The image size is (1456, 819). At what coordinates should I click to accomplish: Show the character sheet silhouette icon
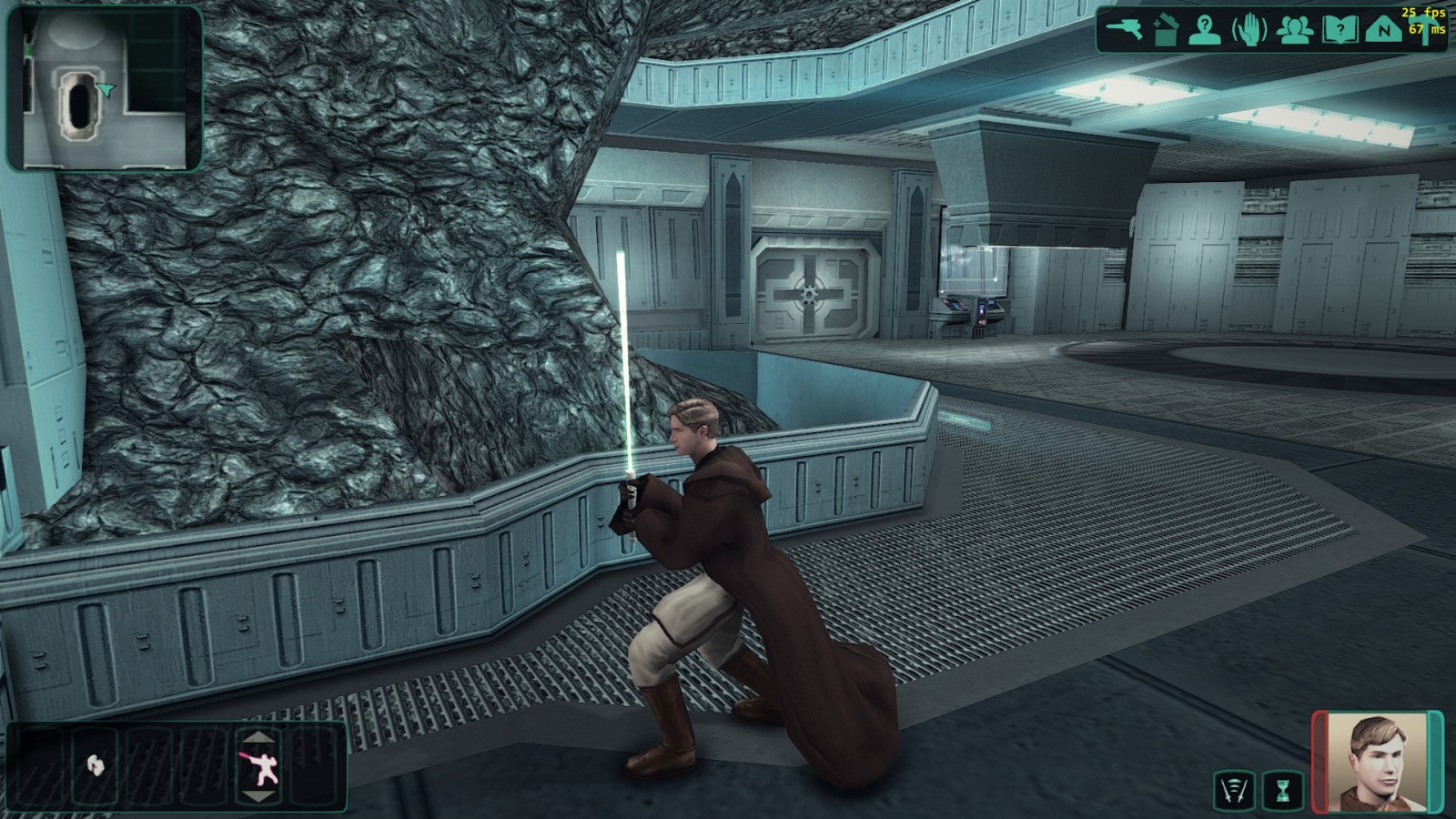click(1205, 30)
